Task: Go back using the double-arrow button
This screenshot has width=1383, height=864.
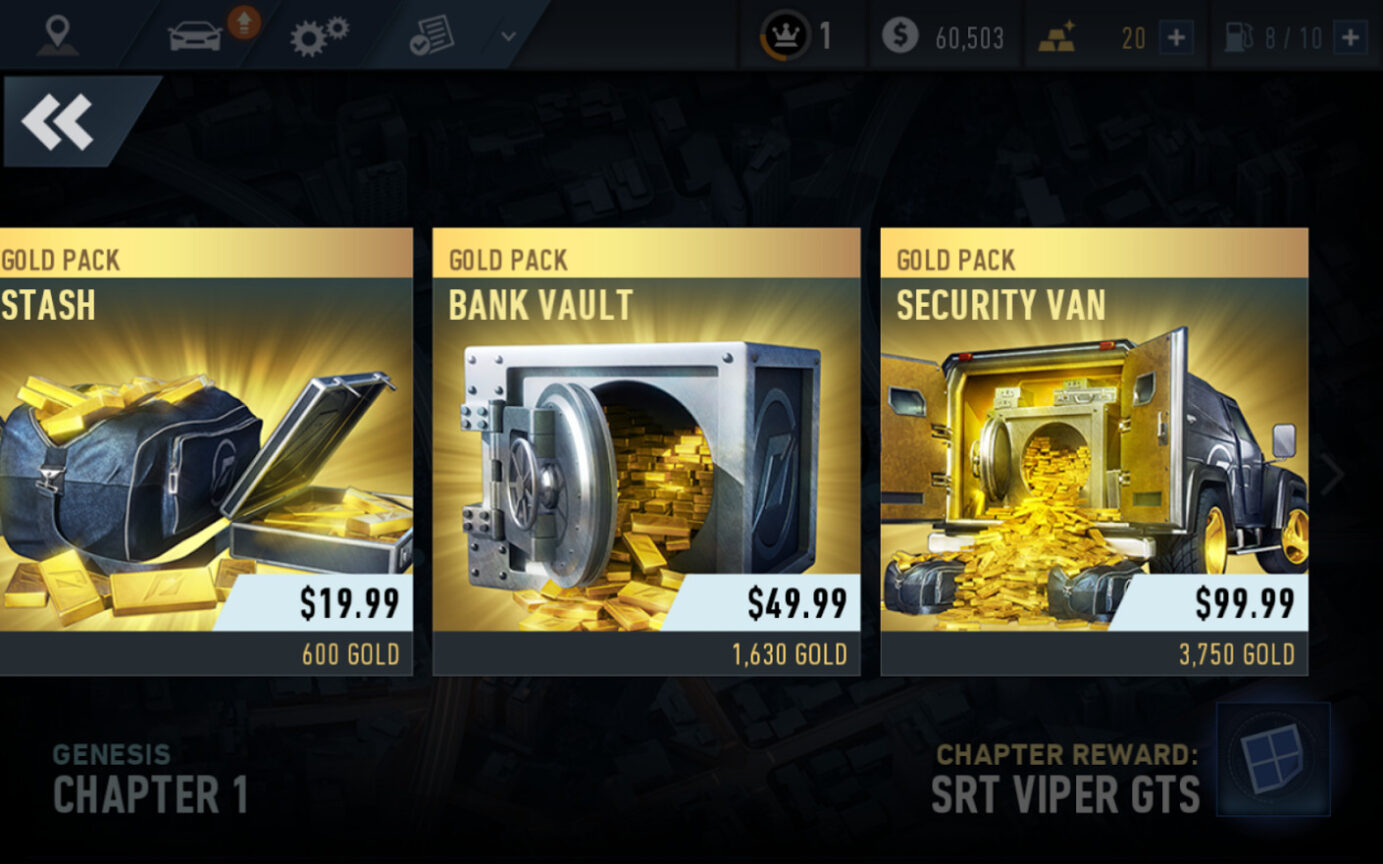Action: pos(60,121)
